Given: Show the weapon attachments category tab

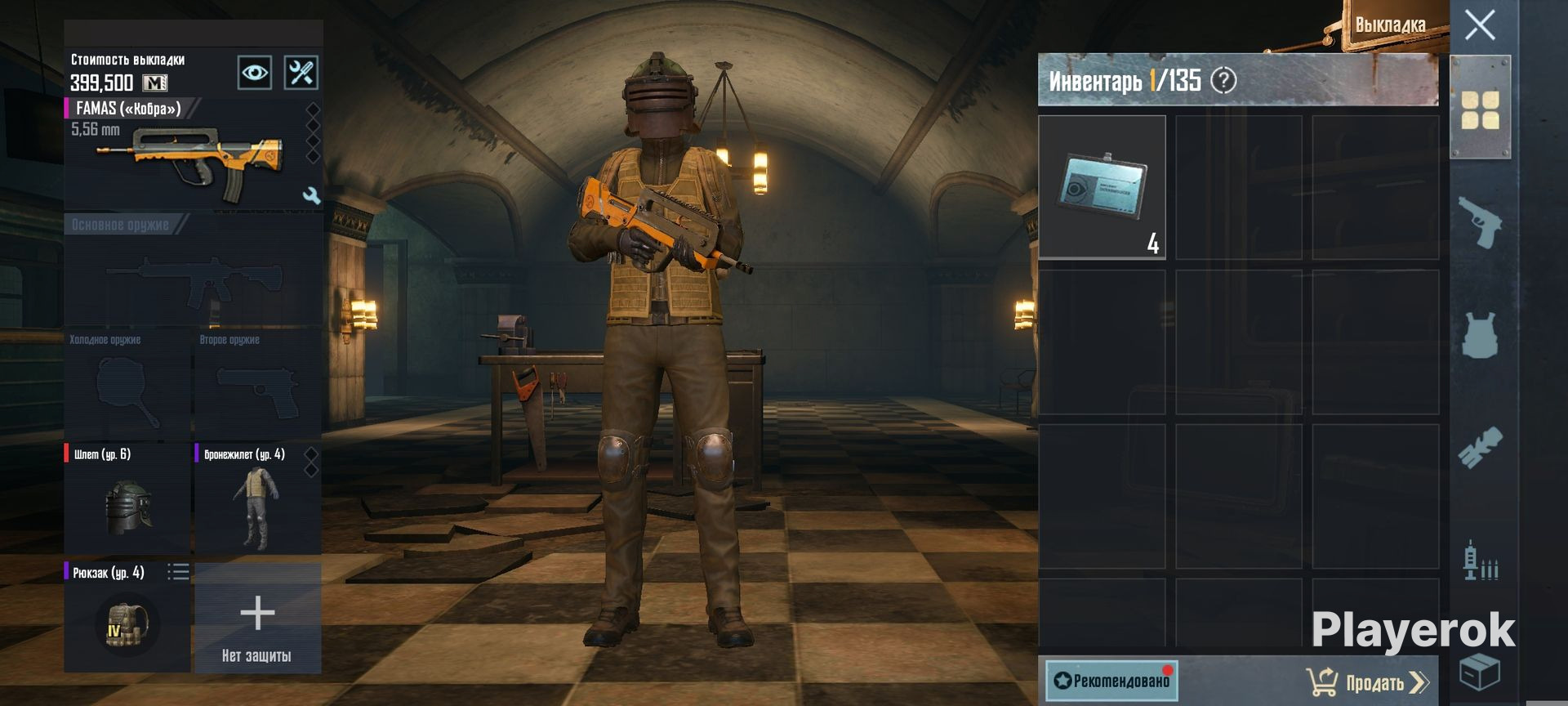Looking at the screenshot, I should (1480, 448).
